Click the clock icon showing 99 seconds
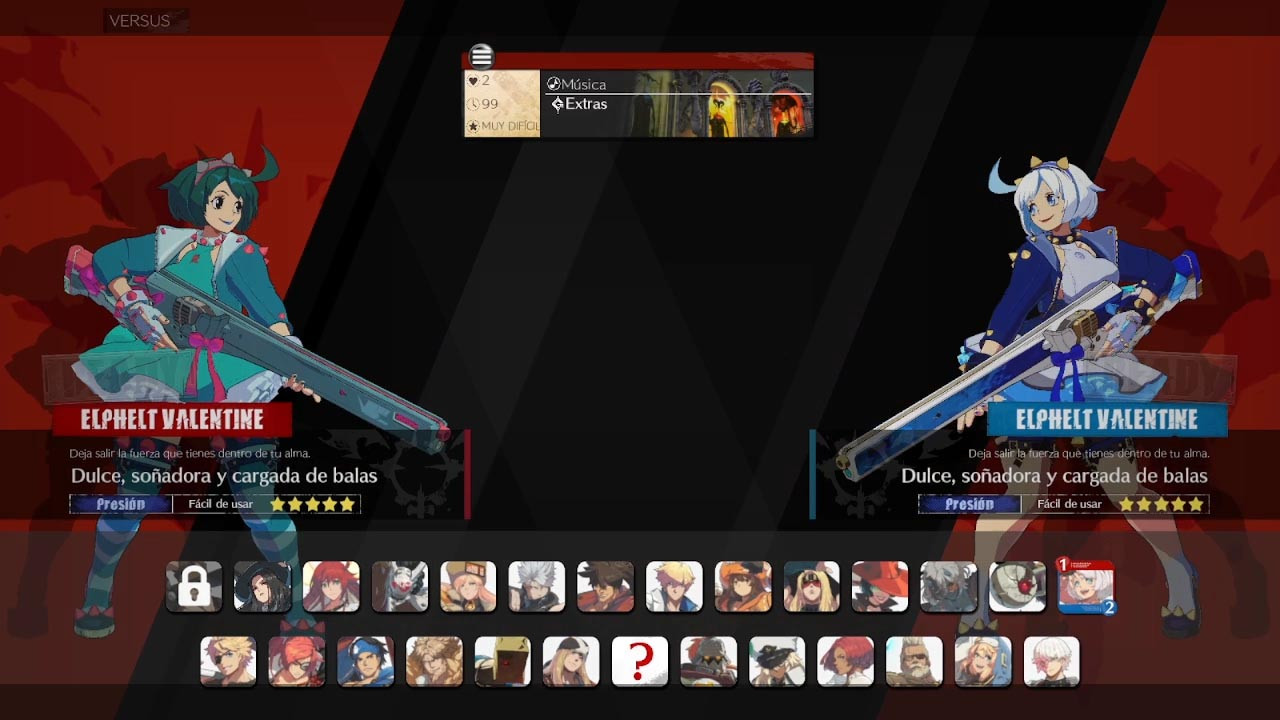Viewport: 1280px width, 720px height. point(475,103)
